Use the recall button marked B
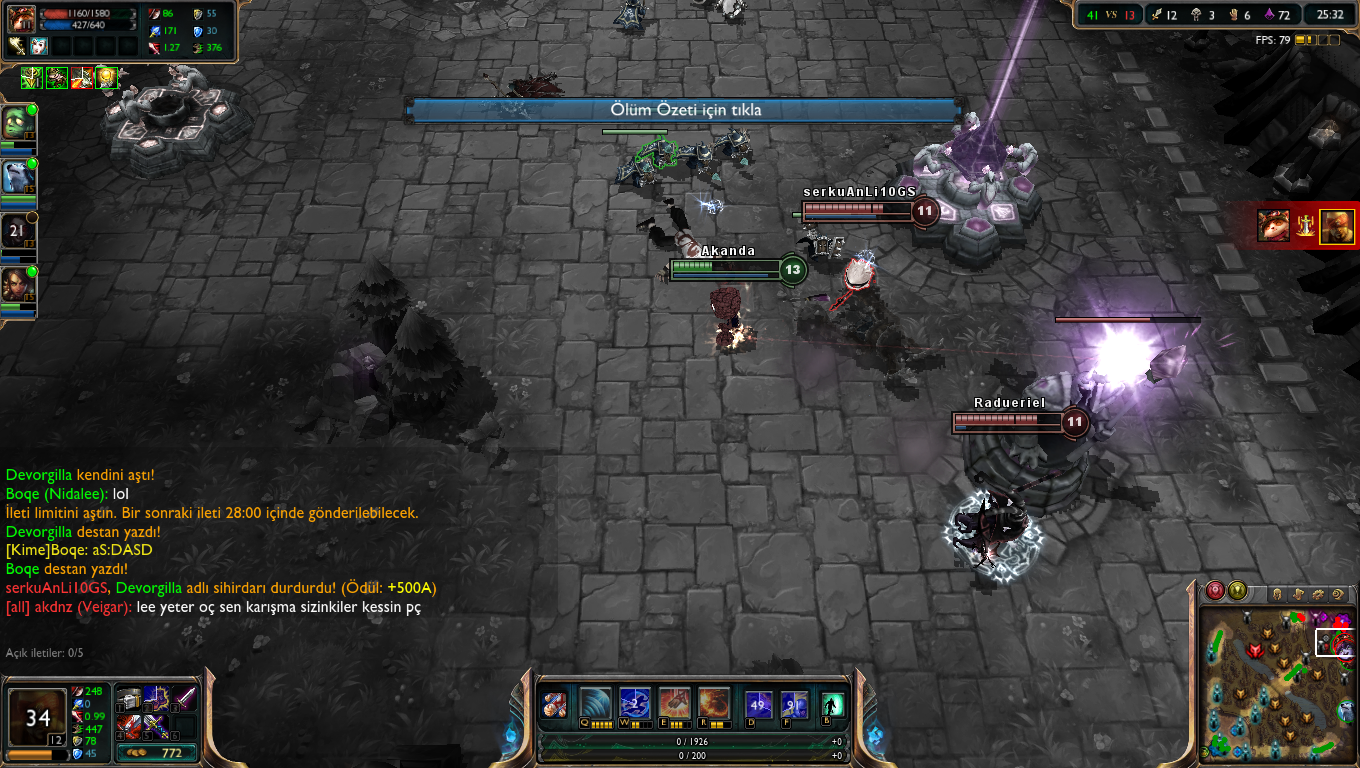The image size is (1360, 768). coord(832,705)
